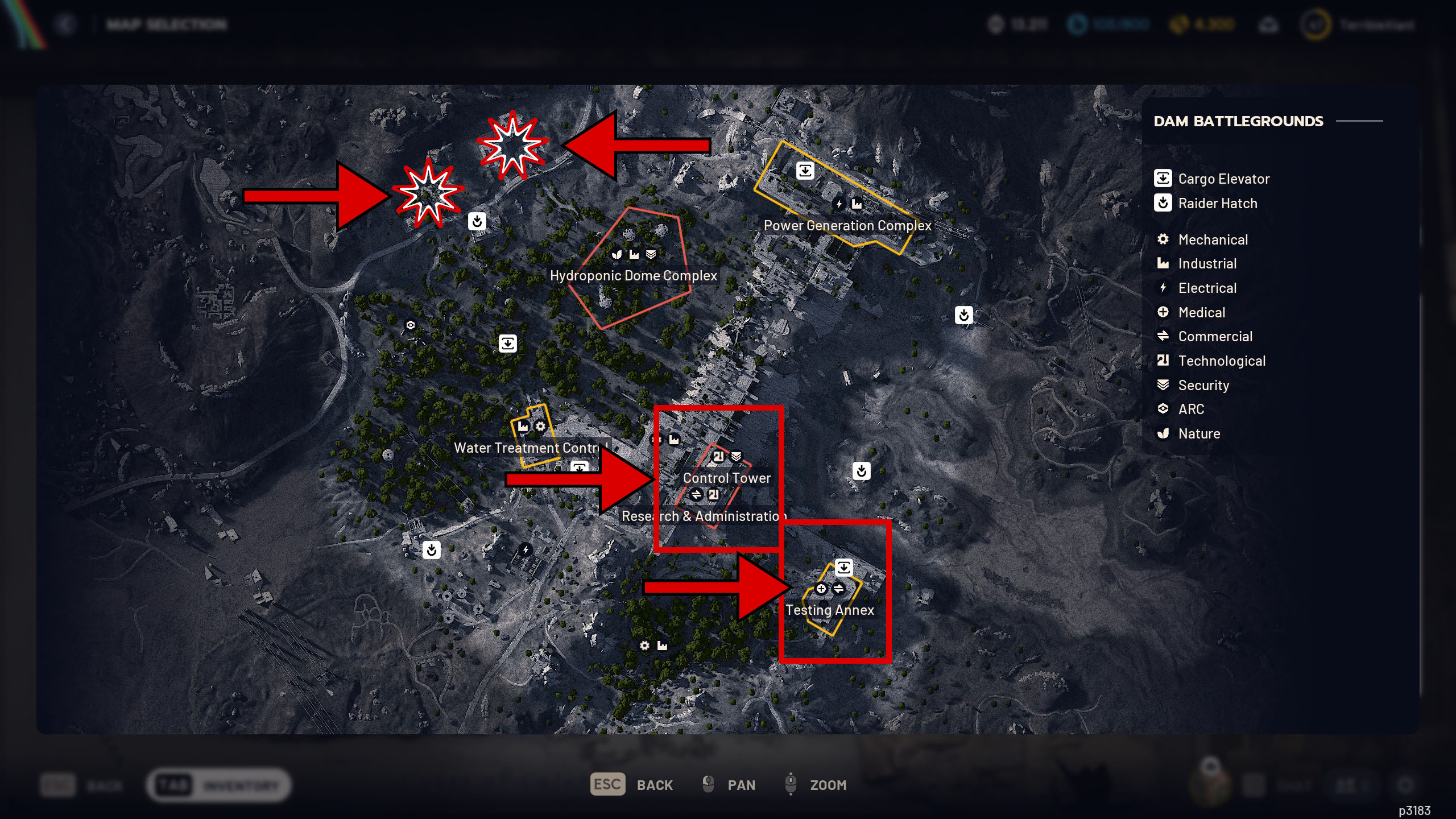Choose the Medical legend entry

tap(1201, 312)
